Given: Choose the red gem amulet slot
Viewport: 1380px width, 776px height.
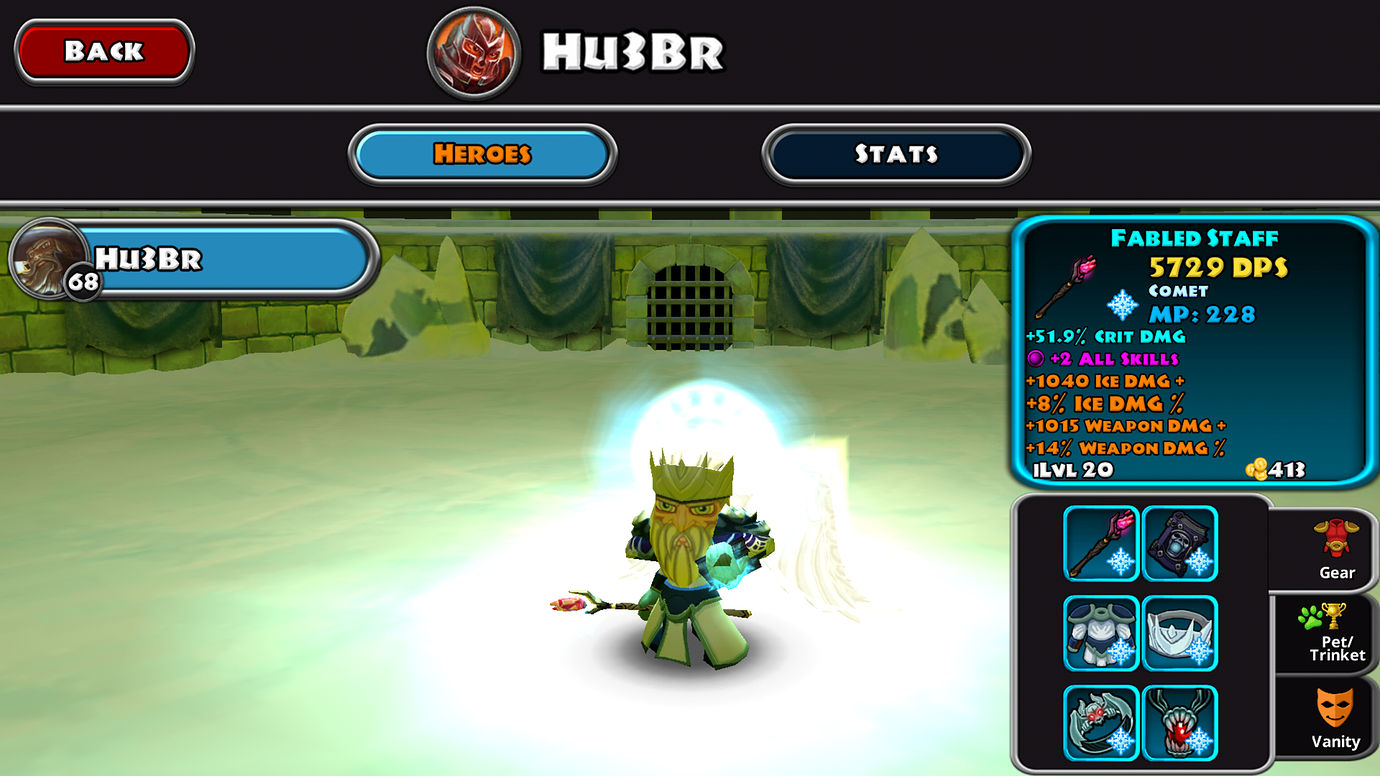Looking at the screenshot, I should coord(1180,722).
